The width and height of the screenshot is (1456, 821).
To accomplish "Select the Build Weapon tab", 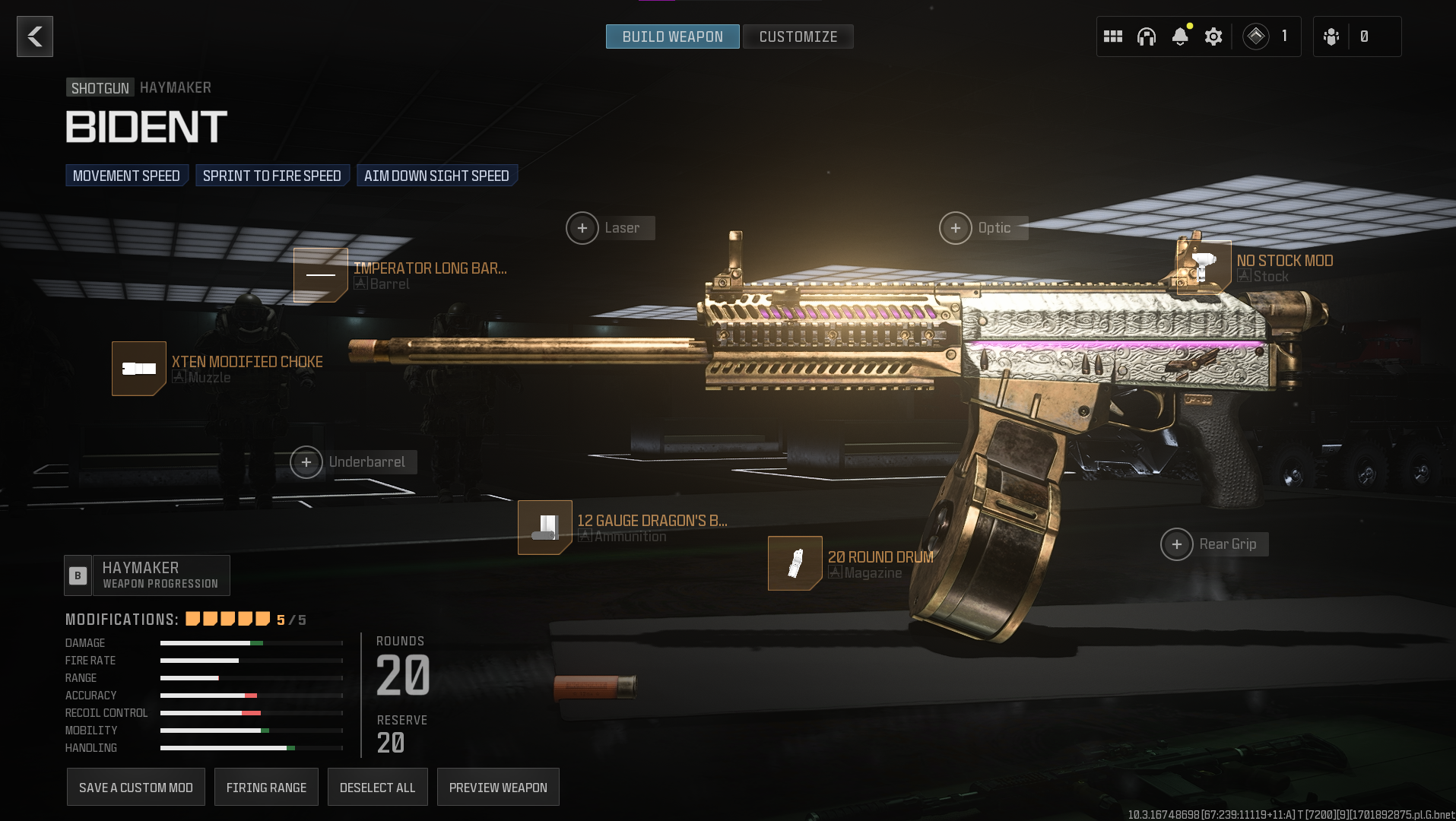I will click(x=672, y=36).
